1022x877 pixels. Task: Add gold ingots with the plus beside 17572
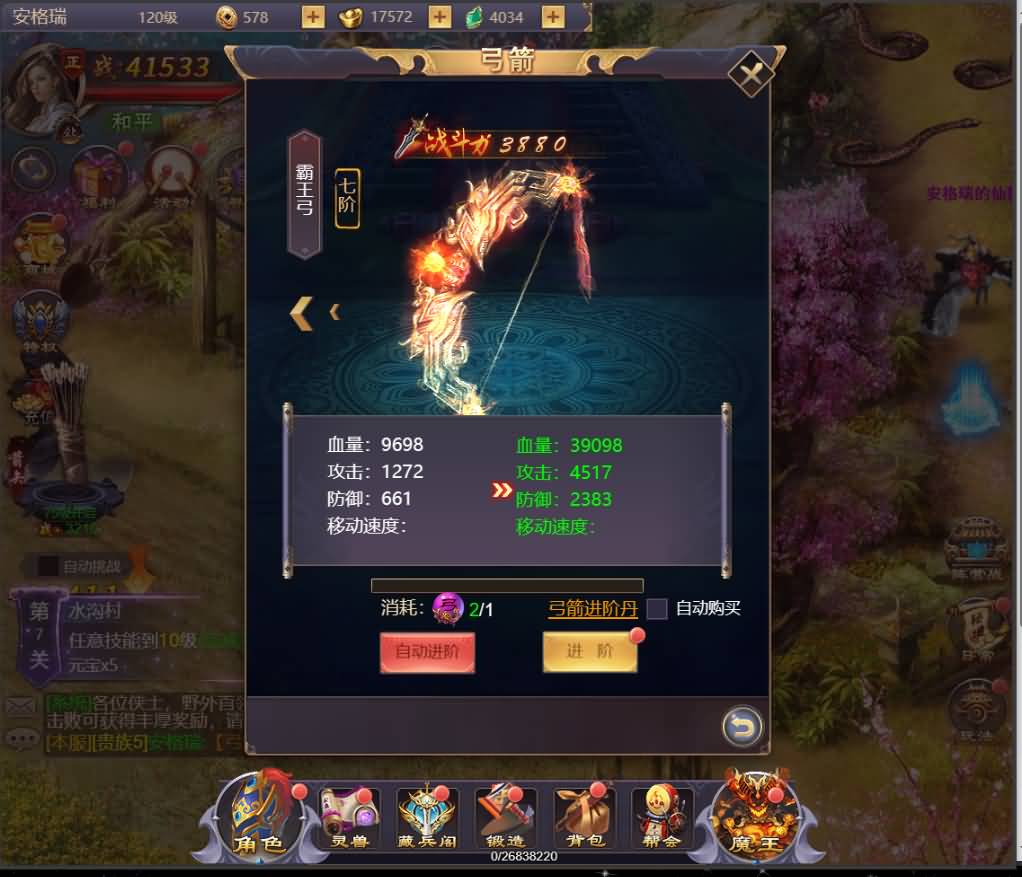click(x=439, y=17)
